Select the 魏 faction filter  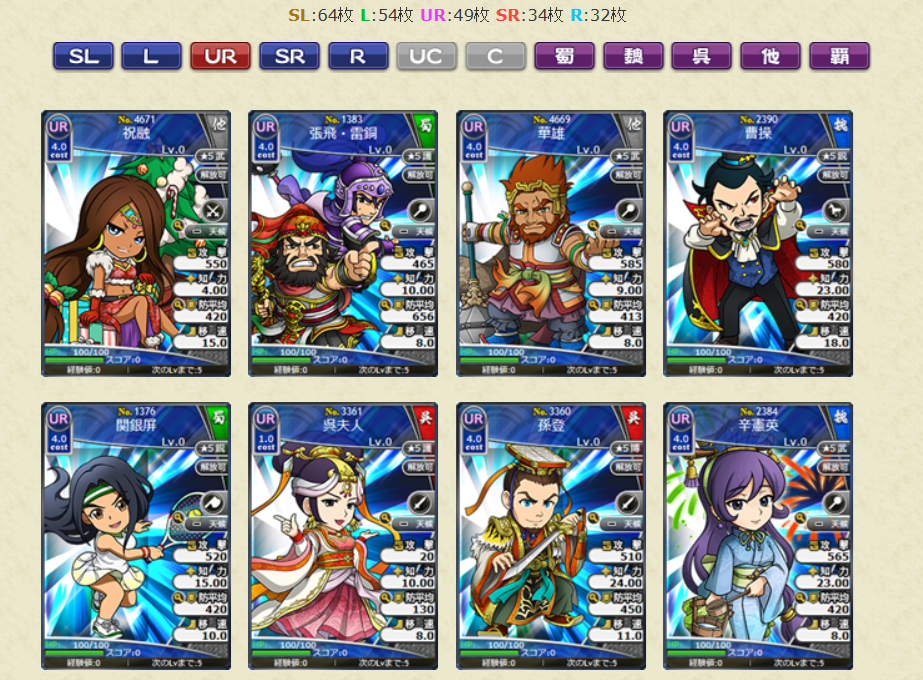[633, 56]
